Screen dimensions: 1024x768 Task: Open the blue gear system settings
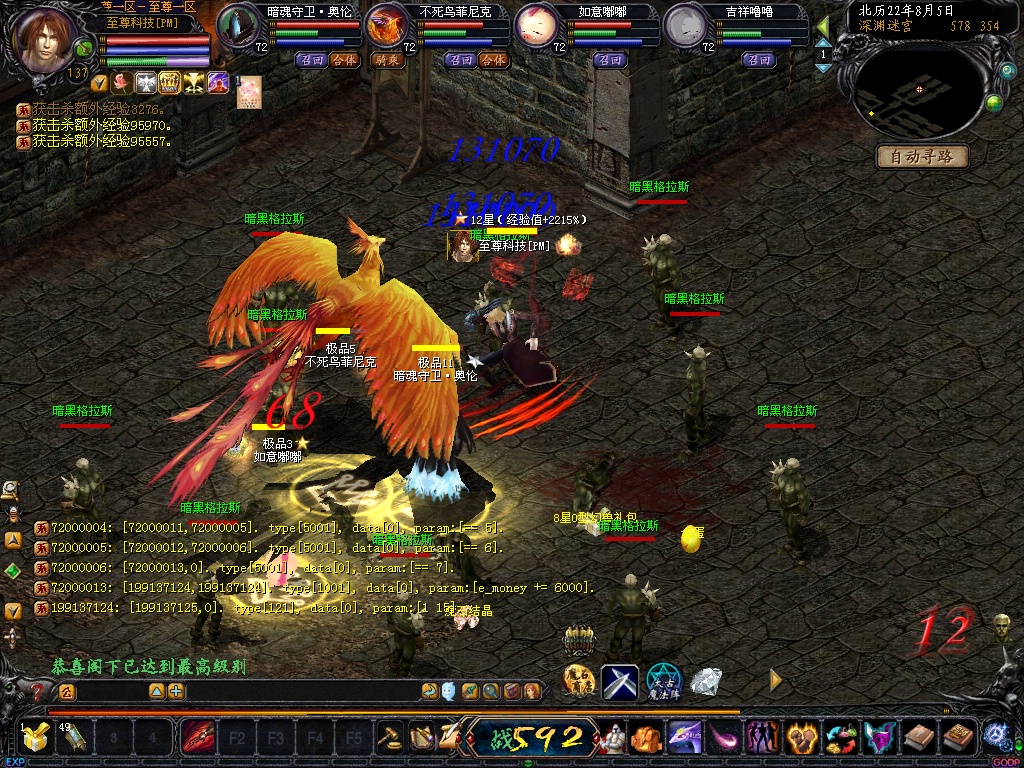pos(996,734)
